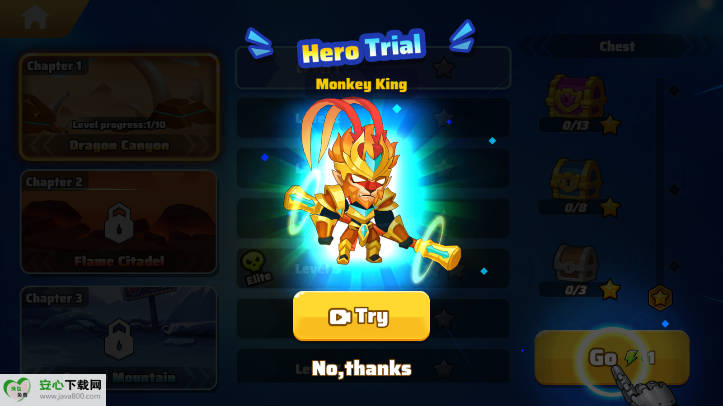
Task: Select locked Chapter 3 mountain tile
Action: point(119,337)
